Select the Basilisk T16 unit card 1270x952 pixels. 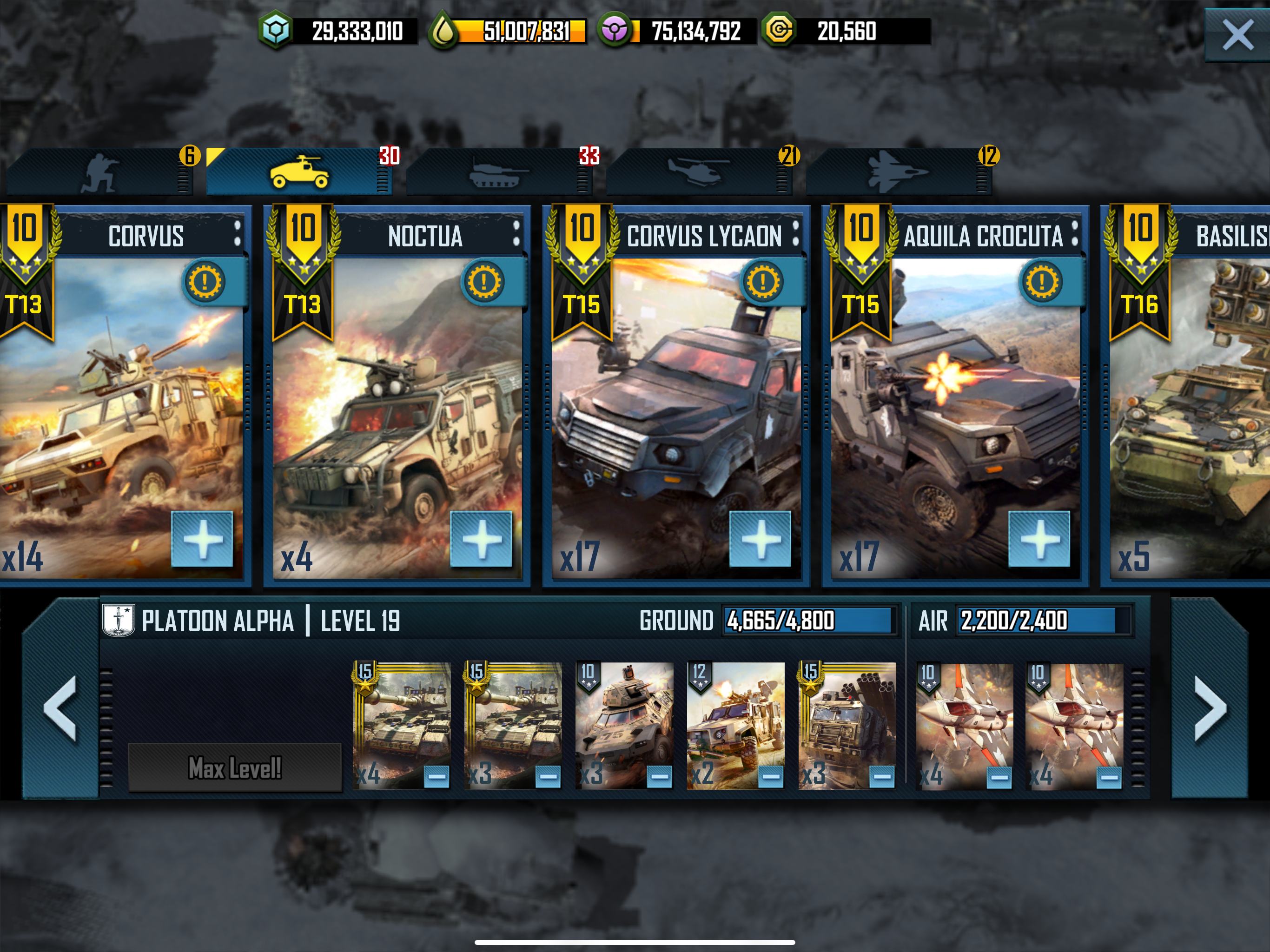(1189, 402)
